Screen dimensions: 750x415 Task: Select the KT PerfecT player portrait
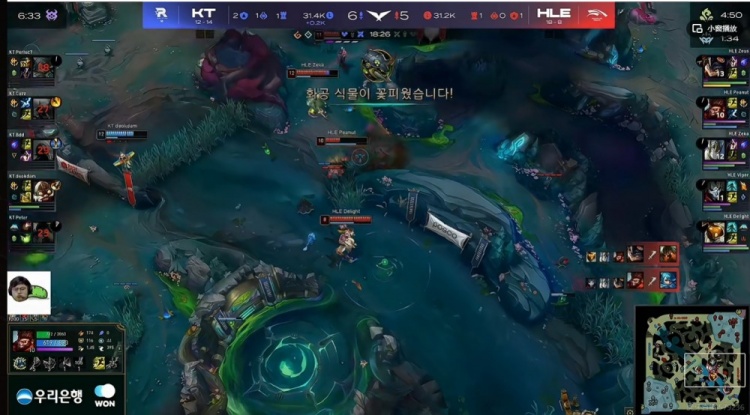pyautogui.click(x=43, y=67)
